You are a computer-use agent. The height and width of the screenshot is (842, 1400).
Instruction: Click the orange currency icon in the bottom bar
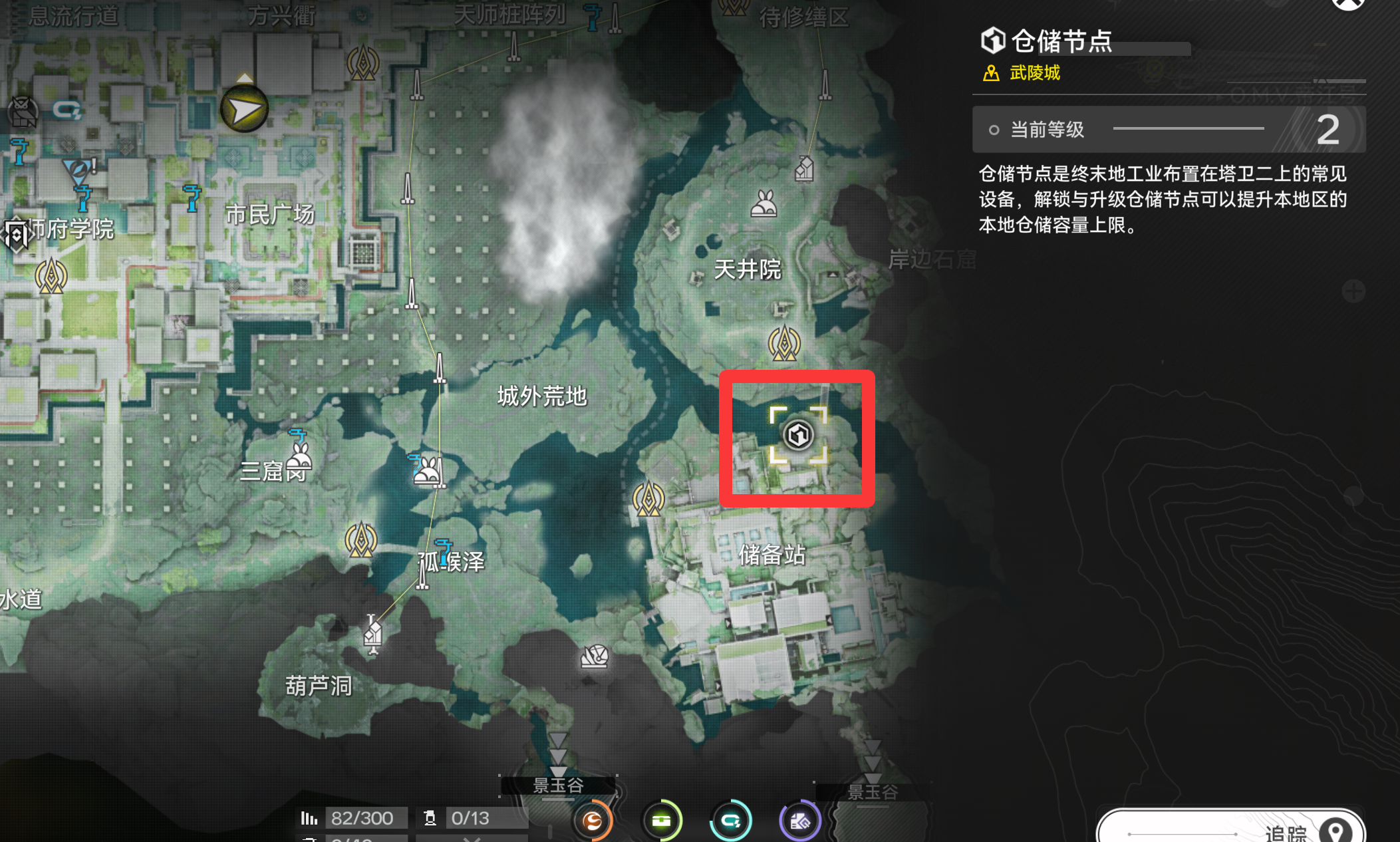click(x=593, y=820)
